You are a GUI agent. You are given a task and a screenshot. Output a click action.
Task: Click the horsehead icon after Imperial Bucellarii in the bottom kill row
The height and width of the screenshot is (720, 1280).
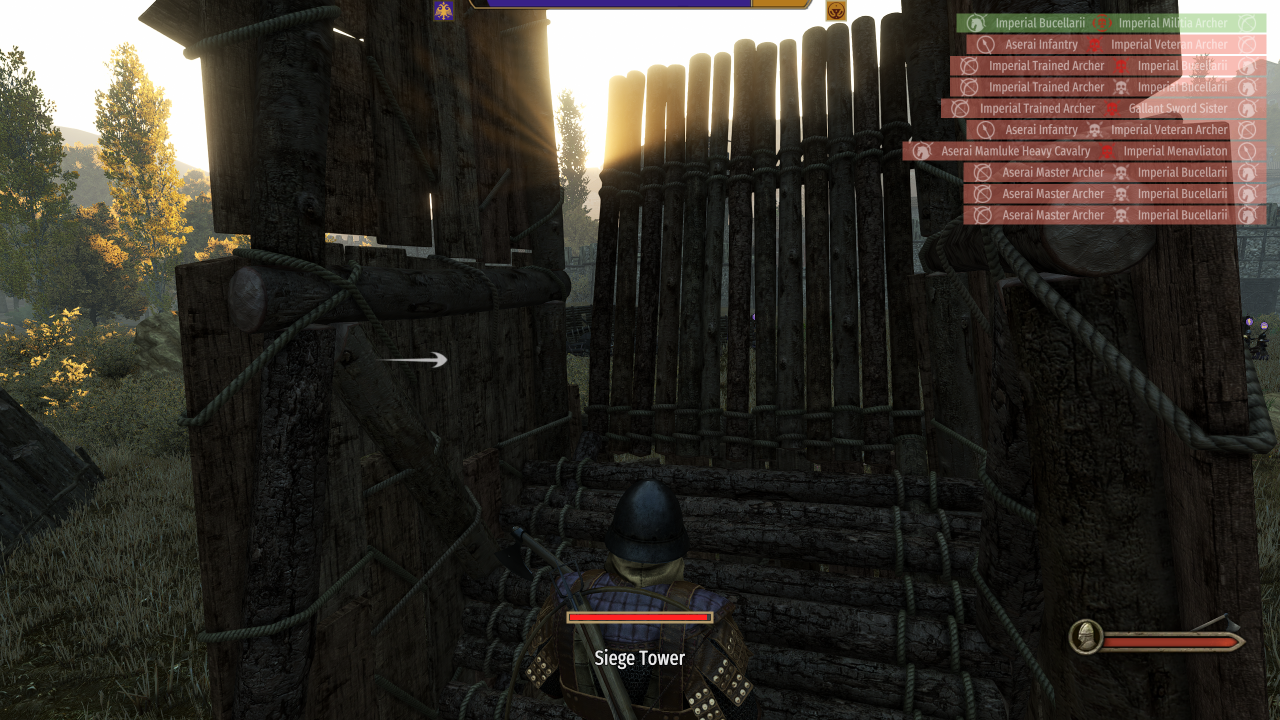tap(1246, 214)
